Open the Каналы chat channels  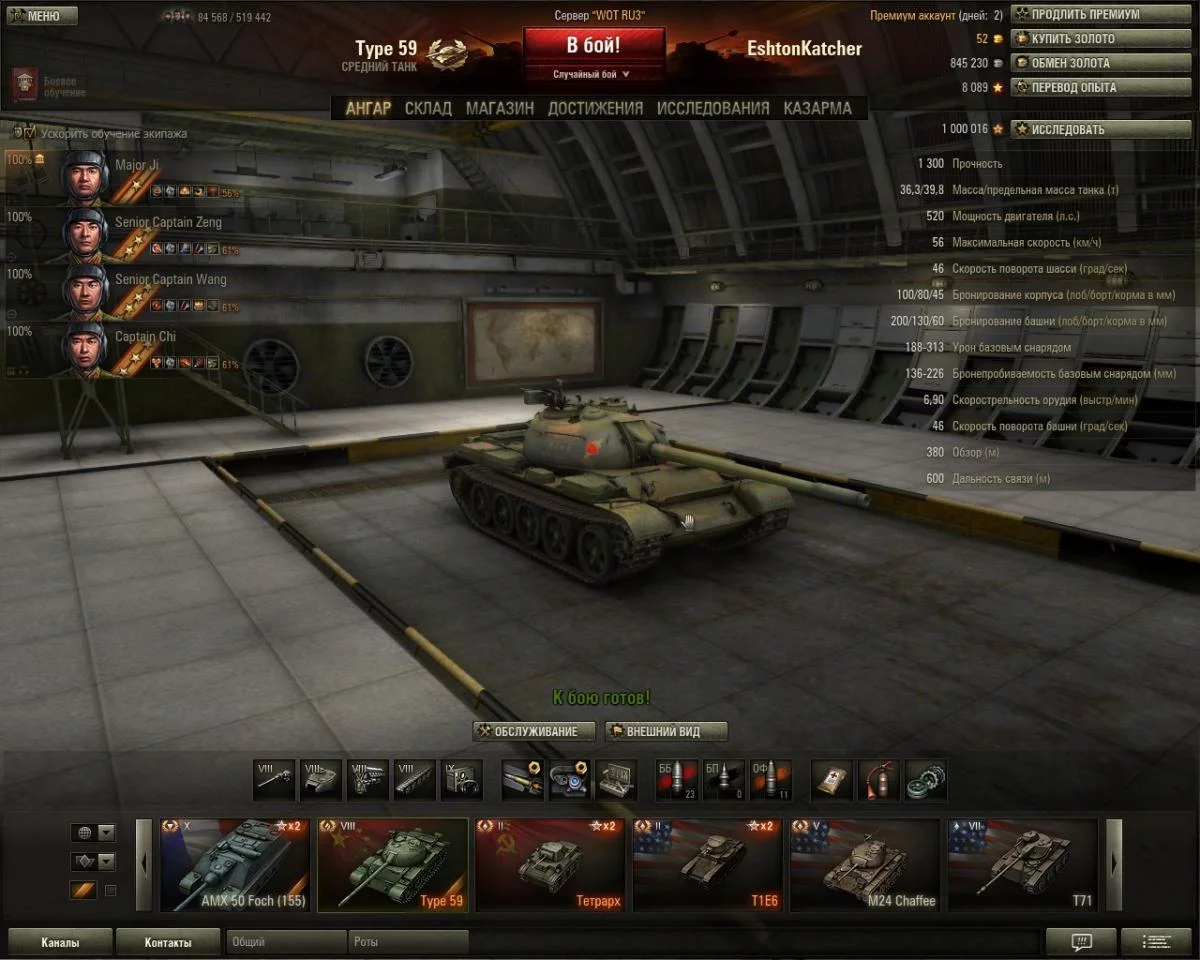(60, 942)
